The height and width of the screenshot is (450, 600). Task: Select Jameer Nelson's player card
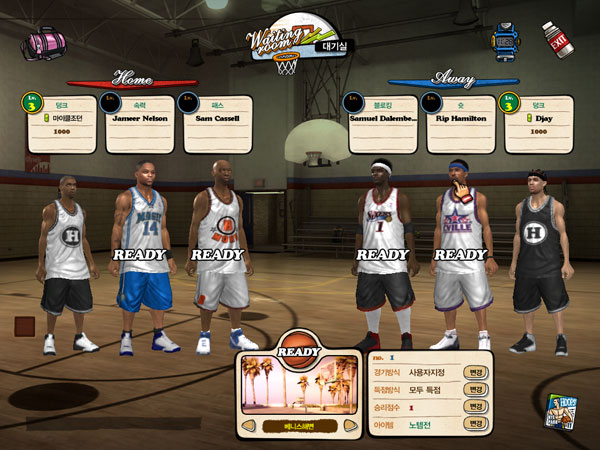[x=140, y=124]
